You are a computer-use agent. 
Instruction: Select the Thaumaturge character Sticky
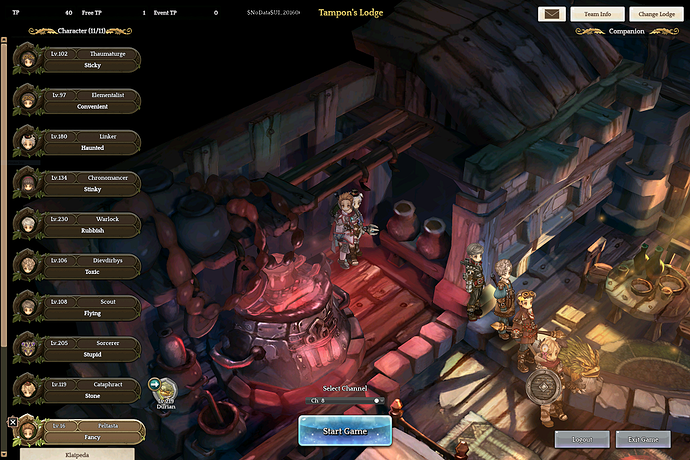90,60
